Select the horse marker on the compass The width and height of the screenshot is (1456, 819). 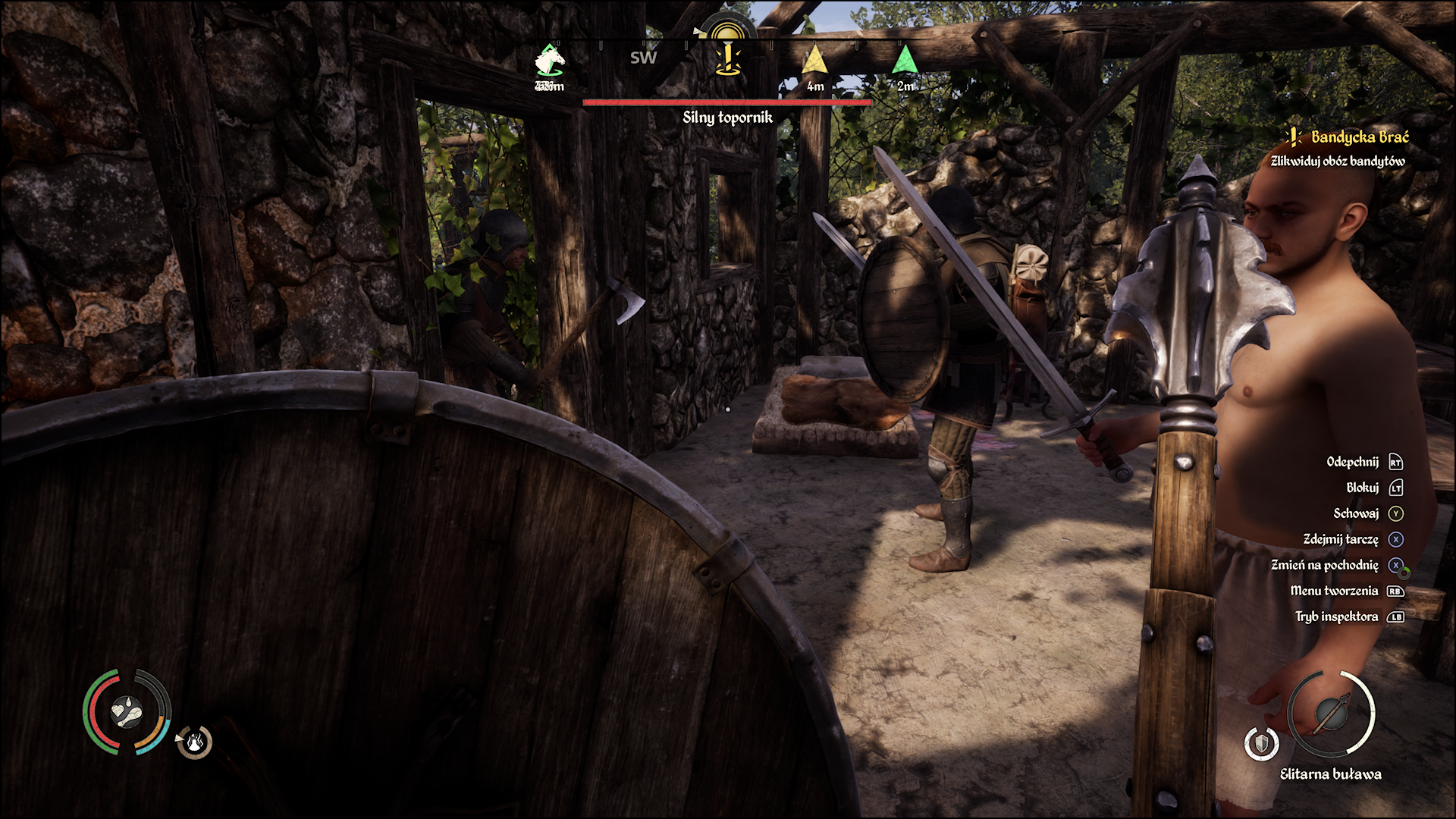click(x=550, y=59)
